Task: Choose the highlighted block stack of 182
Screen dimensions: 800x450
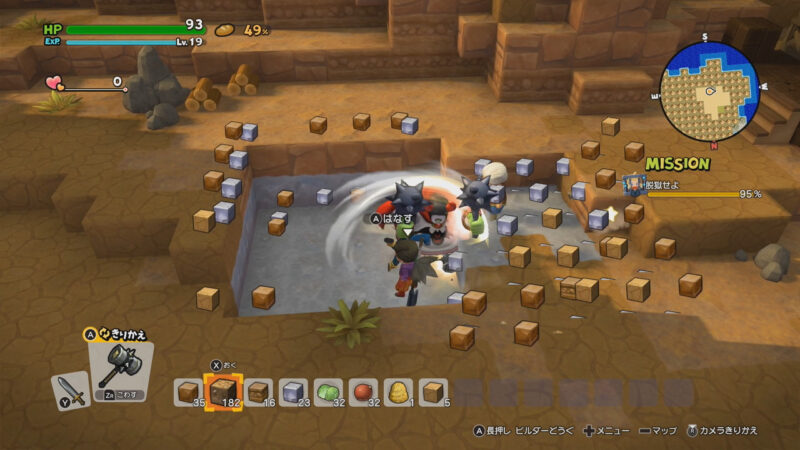Action: tap(222, 392)
